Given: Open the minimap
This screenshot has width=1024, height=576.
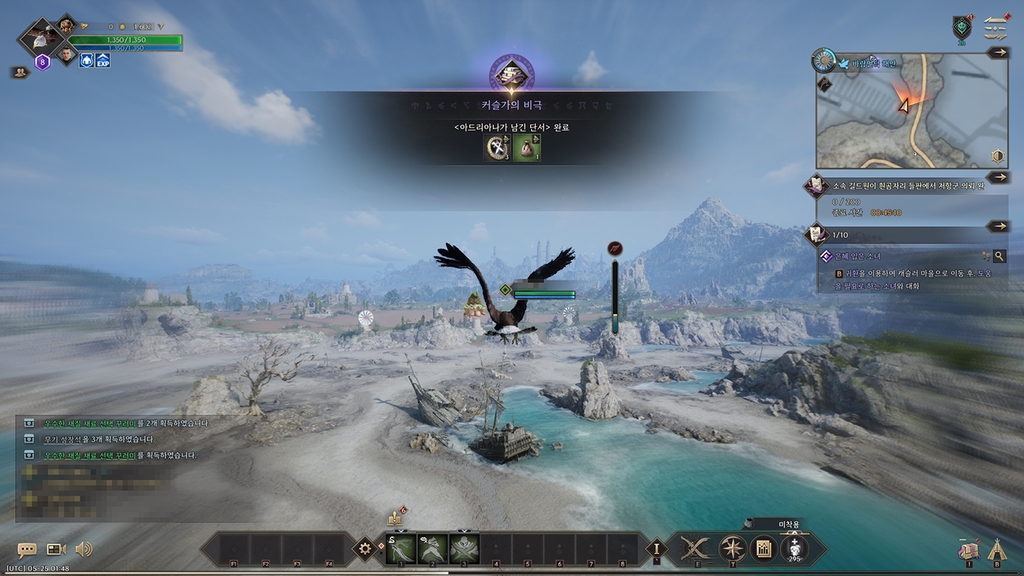Looking at the screenshot, I should tap(900, 115).
